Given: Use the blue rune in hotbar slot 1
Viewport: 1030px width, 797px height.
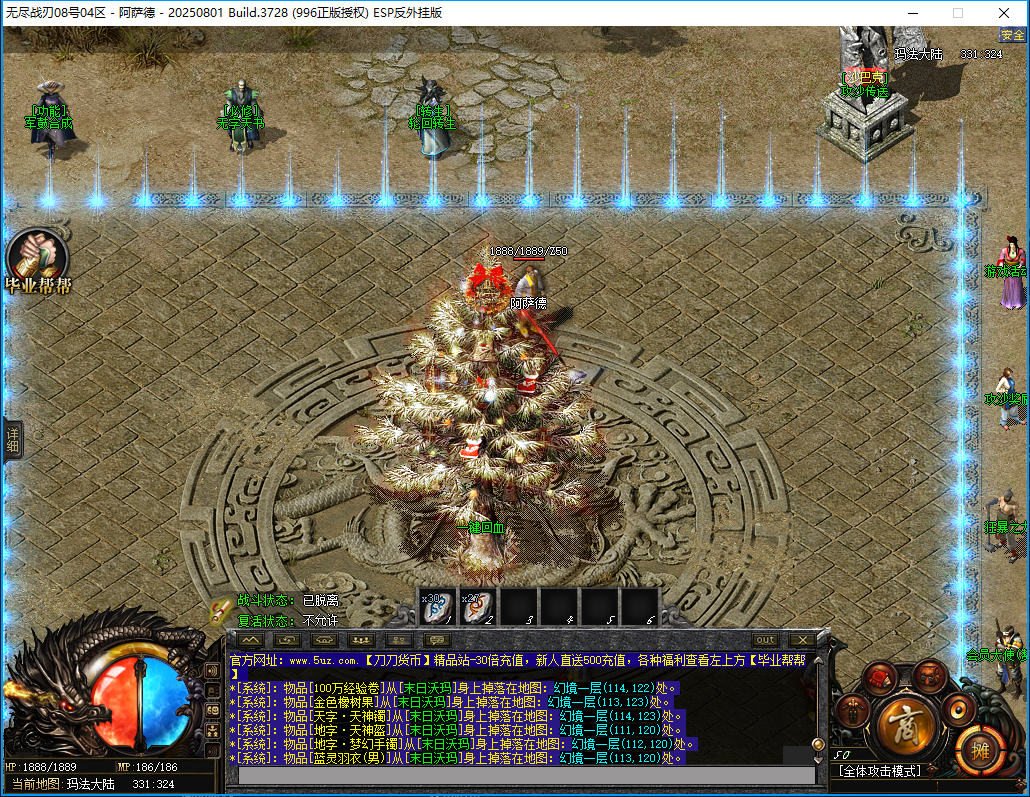Looking at the screenshot, I should [437, 606].
